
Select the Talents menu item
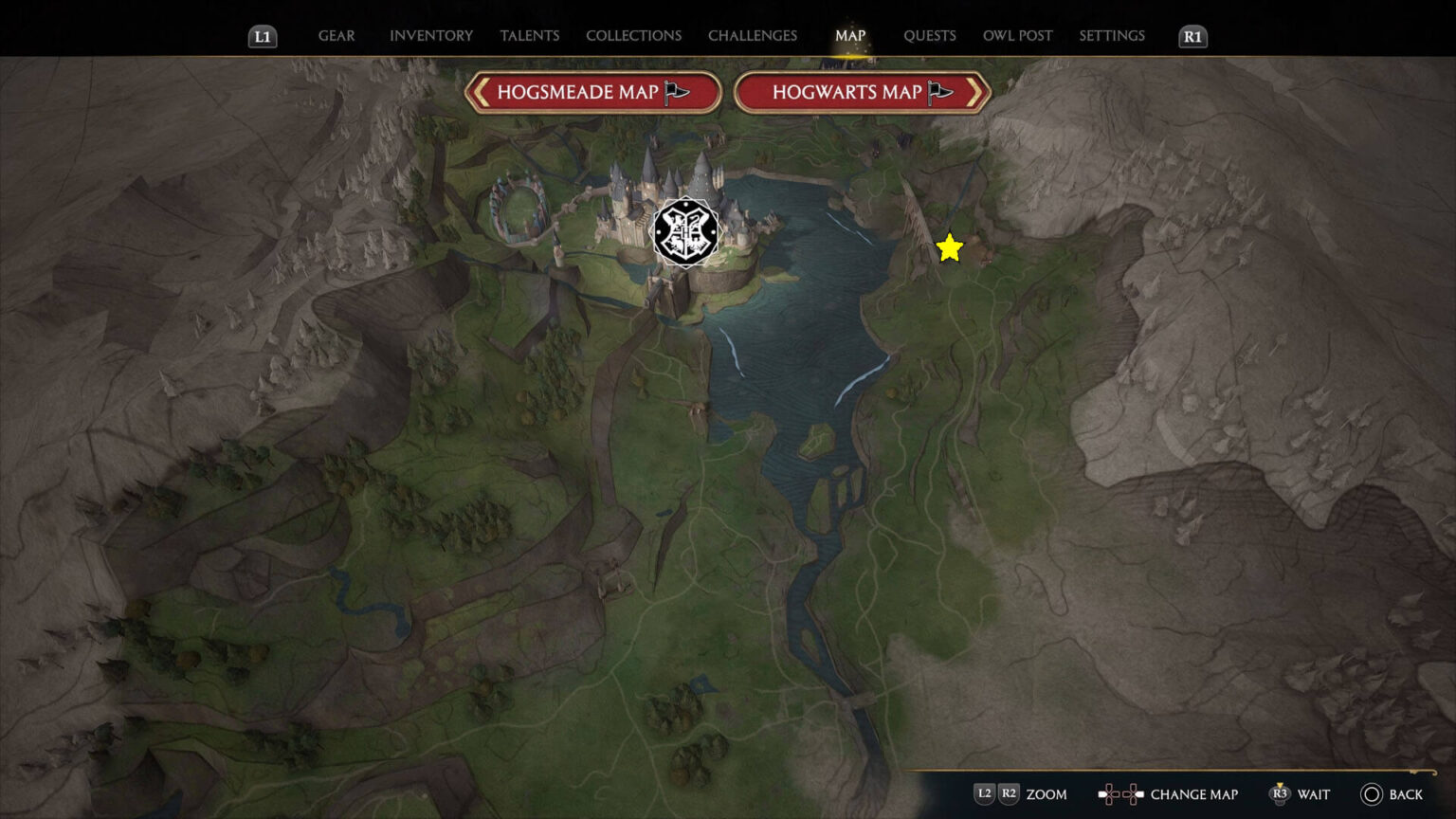tap(530, 36)
